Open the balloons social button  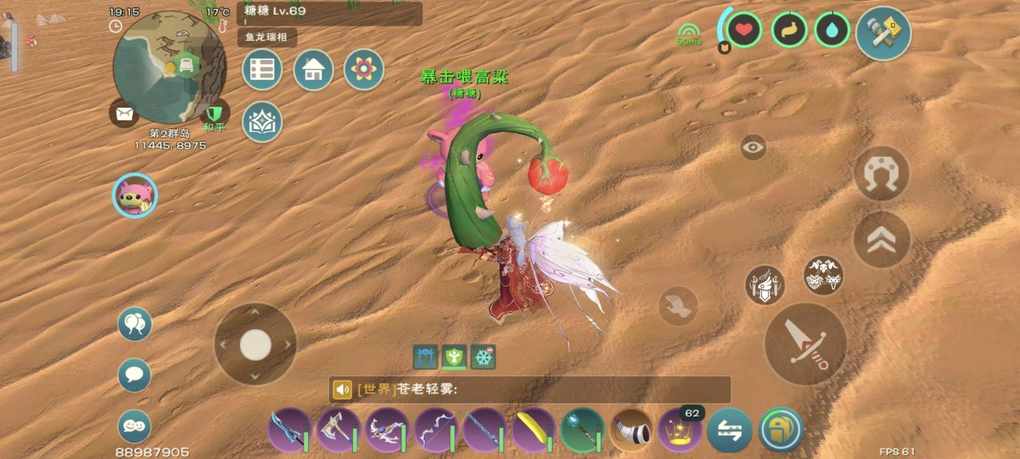pyautogui.click(x=135, y=324)
